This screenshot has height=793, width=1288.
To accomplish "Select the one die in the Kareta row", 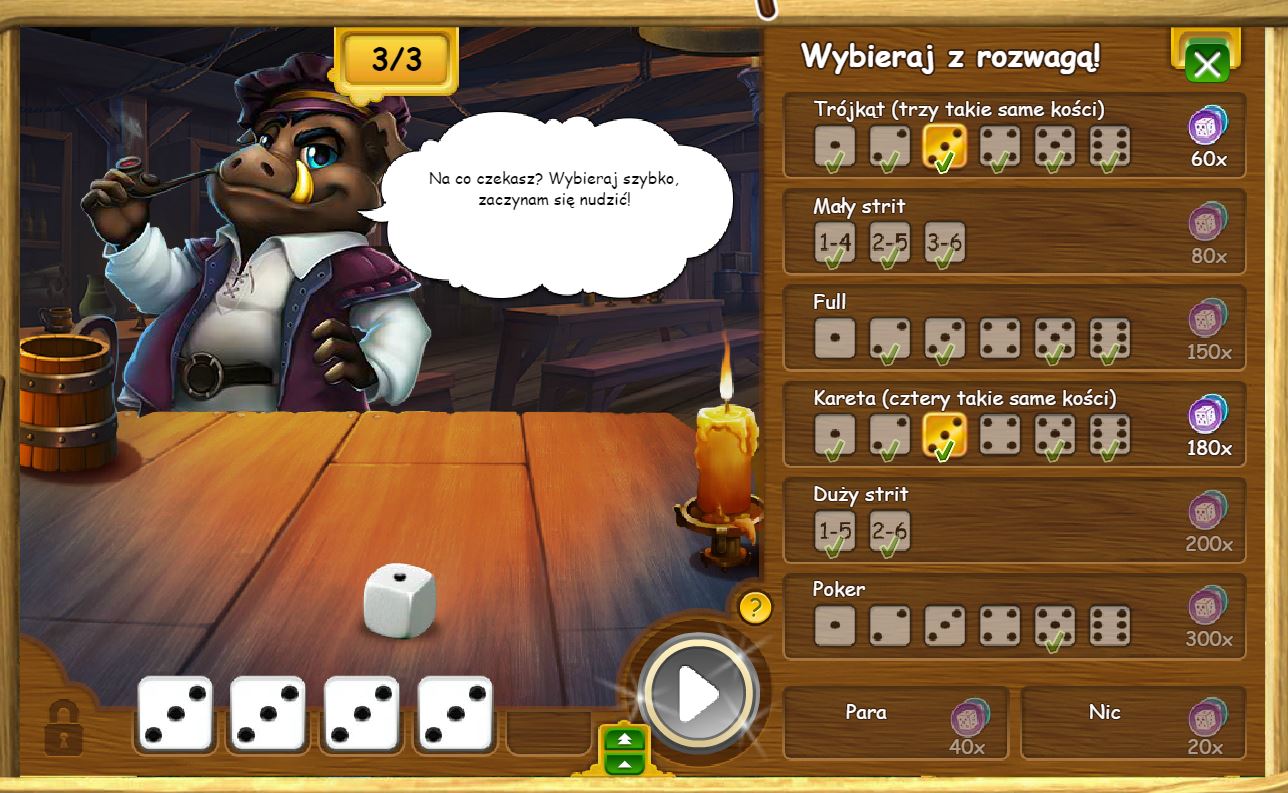I will tap(834, 436).
